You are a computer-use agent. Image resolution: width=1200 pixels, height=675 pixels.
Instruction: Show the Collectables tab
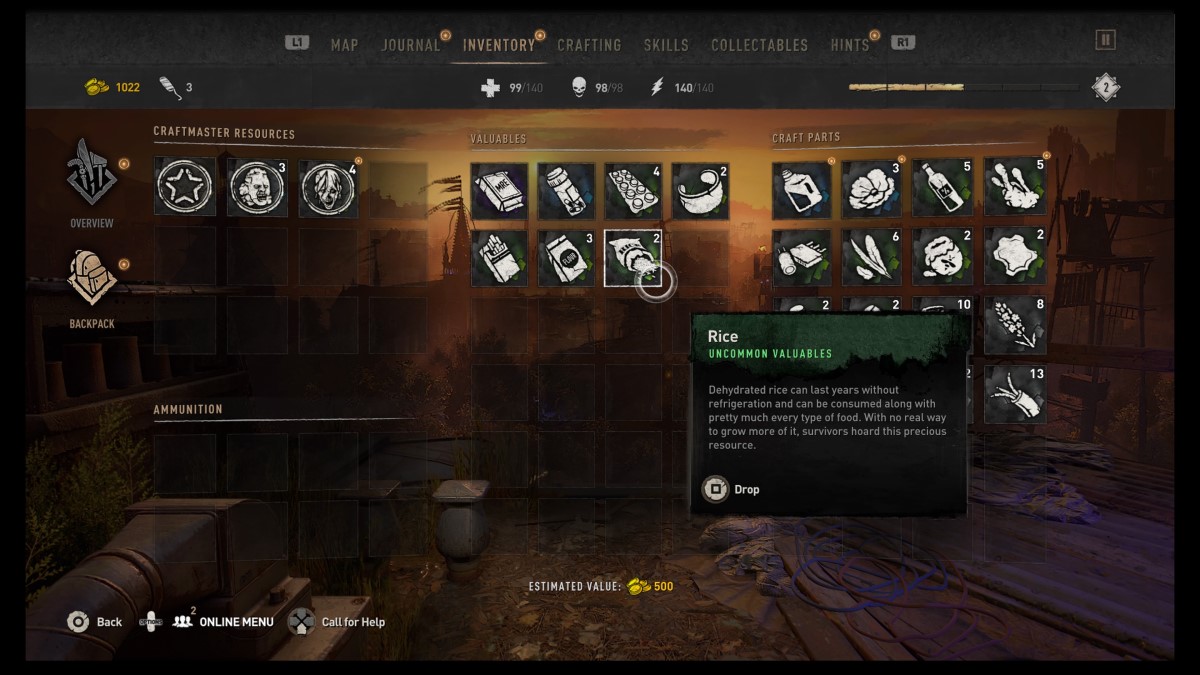tap(759, 45)
